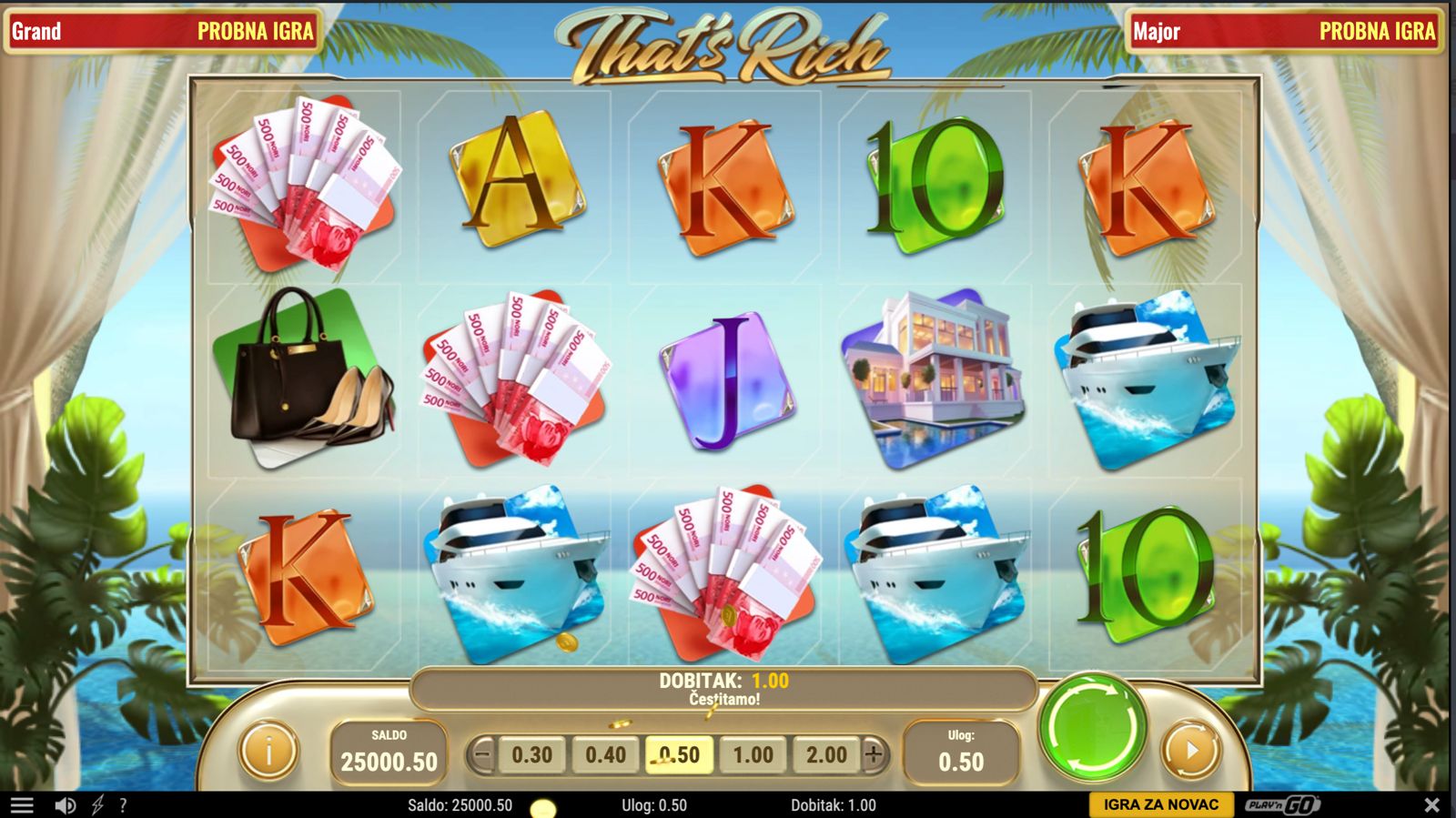The width and height of the screenshot is (1456, 818).
Task: Increase the bet with the plus button
Action: (874, 754)
